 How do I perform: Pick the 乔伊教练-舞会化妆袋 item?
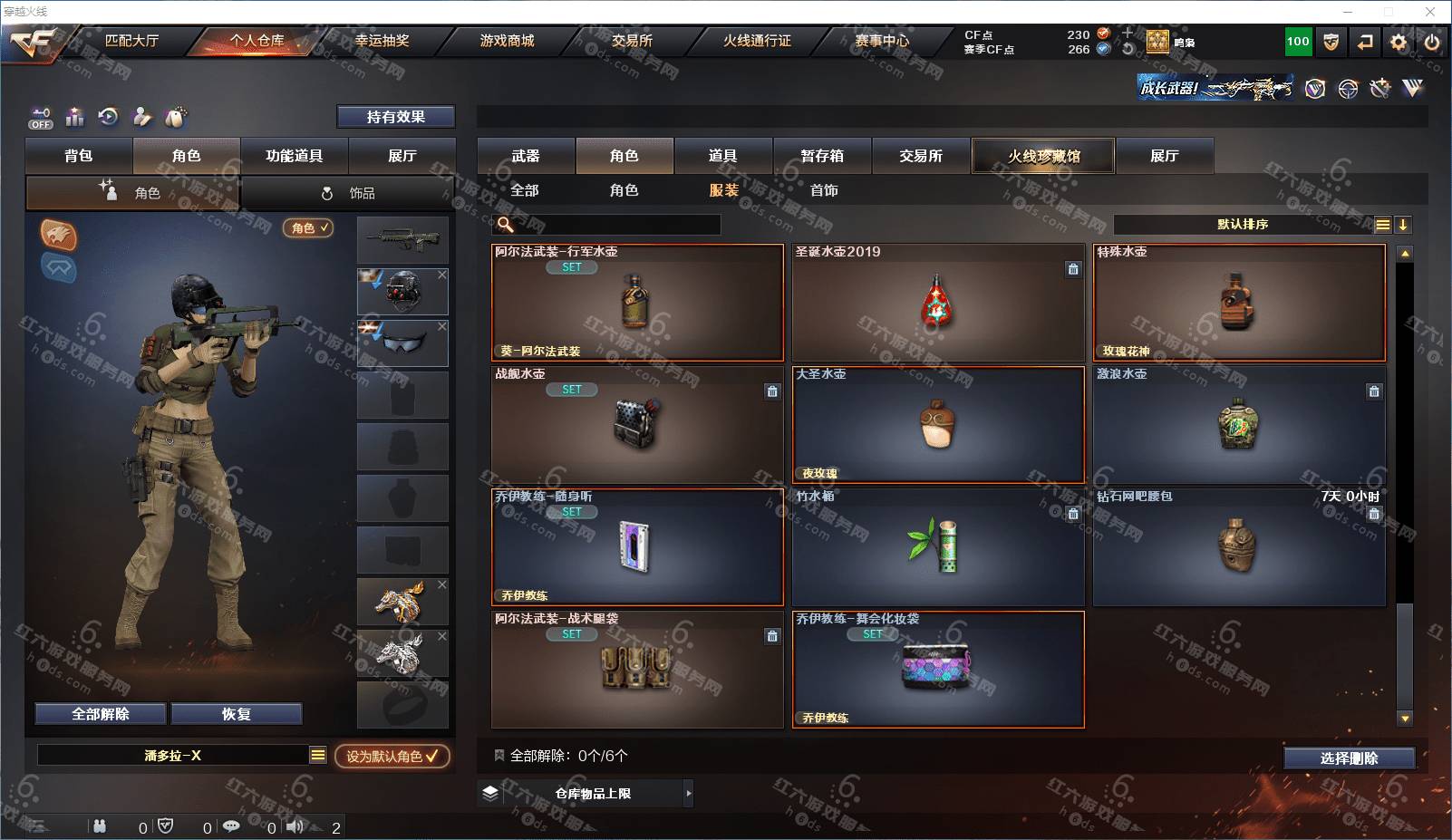tap(938, 670)
